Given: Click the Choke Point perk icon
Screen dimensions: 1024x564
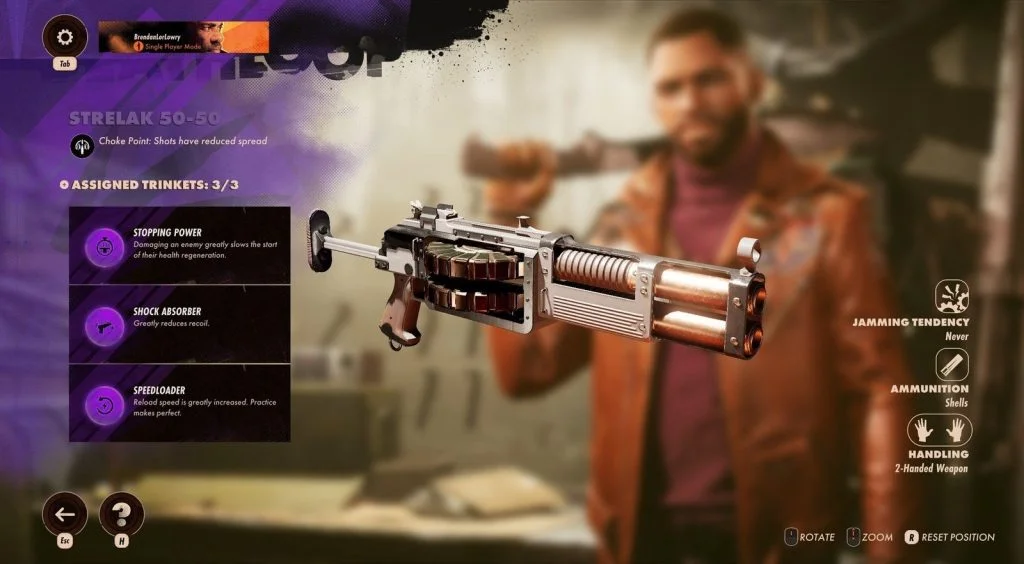Looking at the screenshot, I should [x=82, y=144].
